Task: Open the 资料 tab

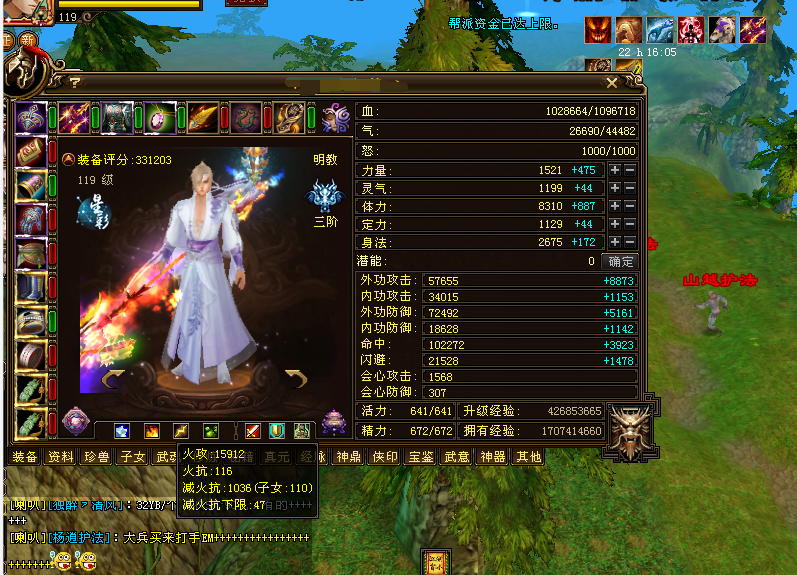Action: [61, 457]
